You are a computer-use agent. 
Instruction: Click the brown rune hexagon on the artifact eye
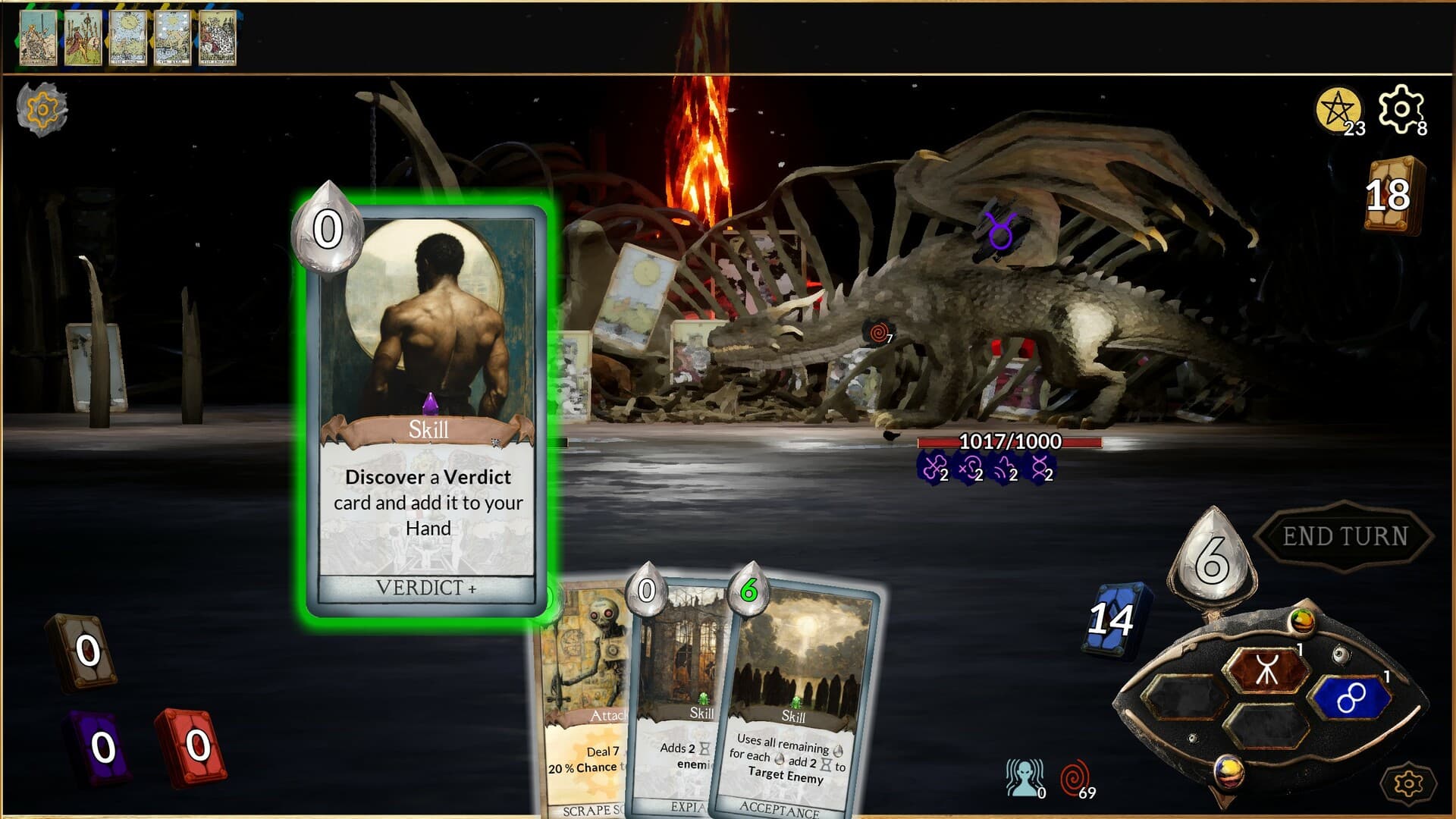pos(1267,668)
